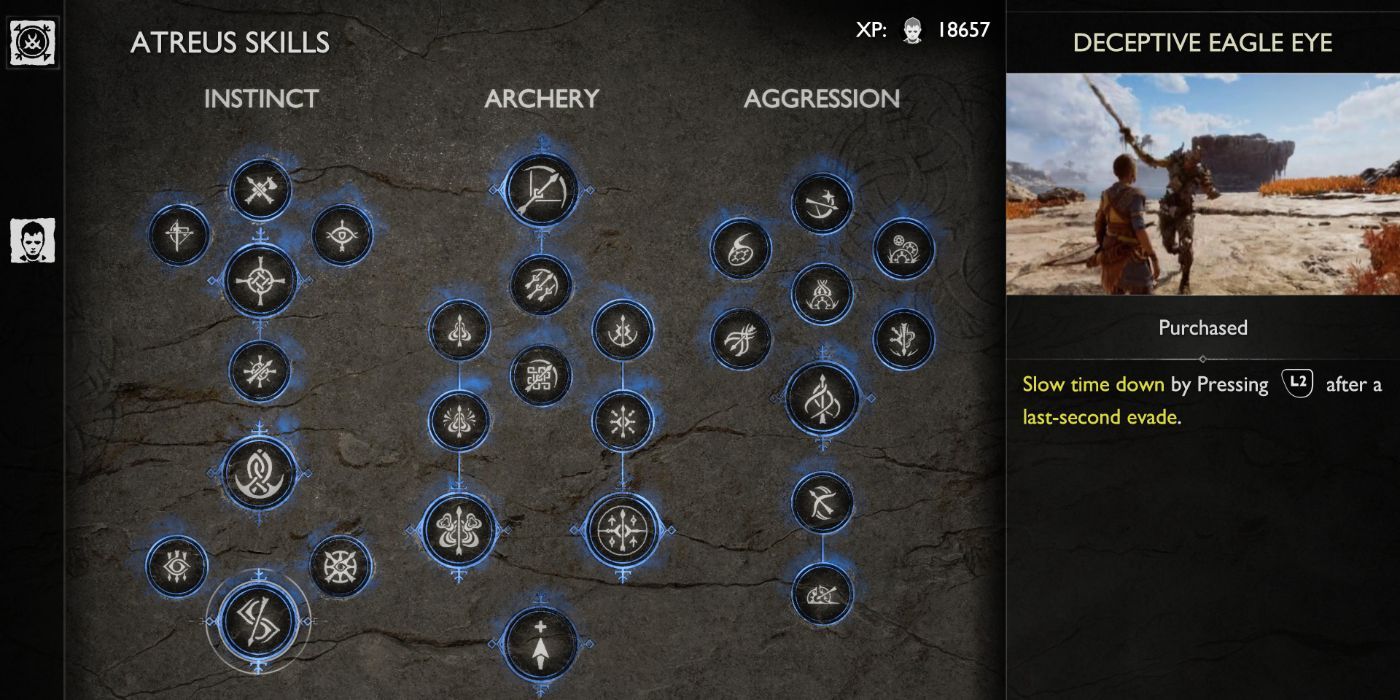Pick the three-arrow volley skill in Archery
Screen dimensions: 1400x700
coord(541,285)
